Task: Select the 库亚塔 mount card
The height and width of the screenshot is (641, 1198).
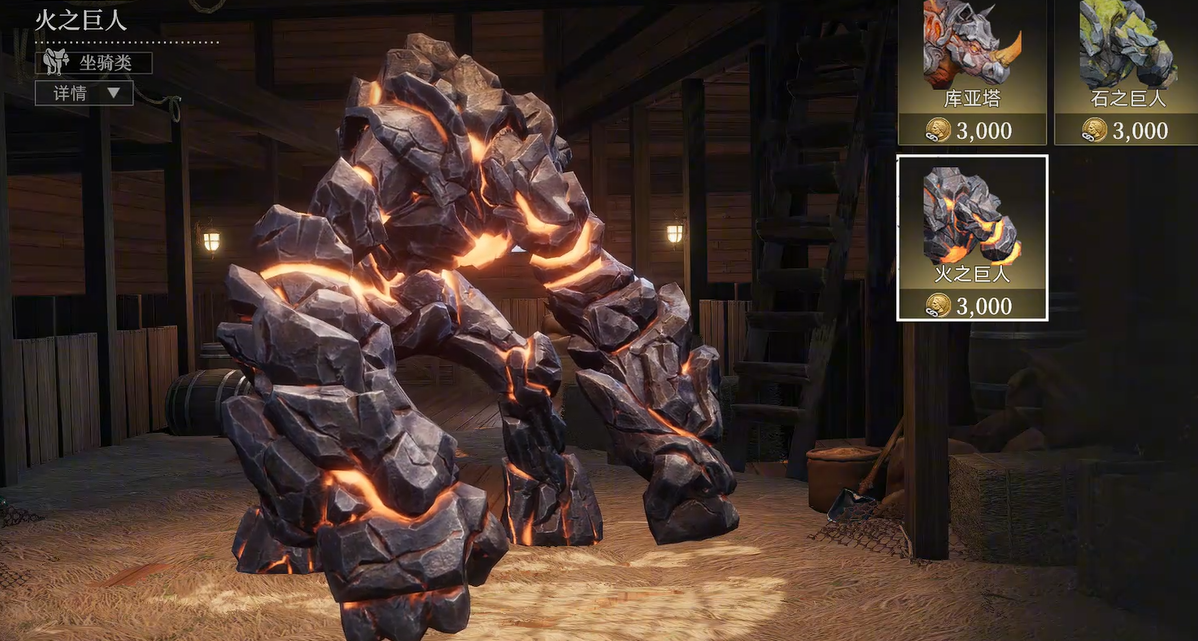Action: pos(972,70)
